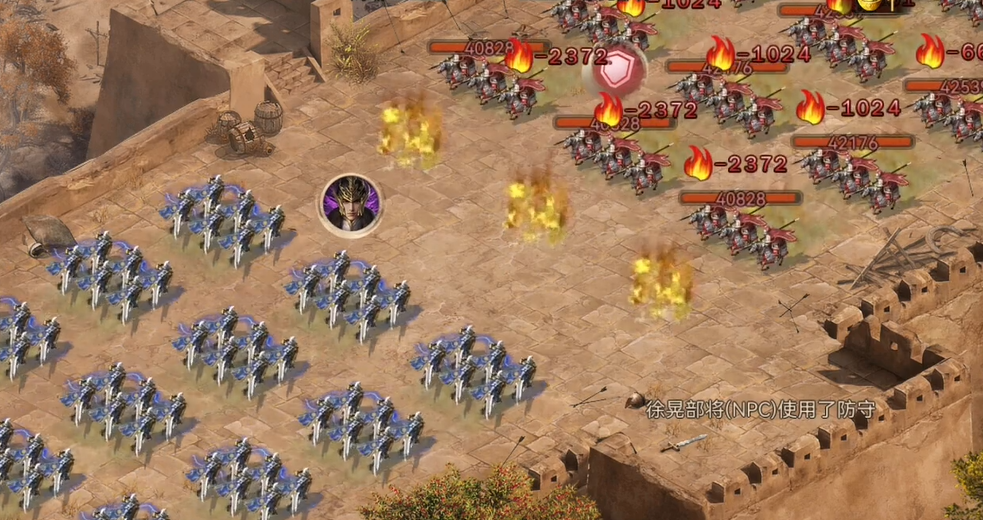Click the red shield defense icon
The image size is (983, 520).
tap(619, 69)
